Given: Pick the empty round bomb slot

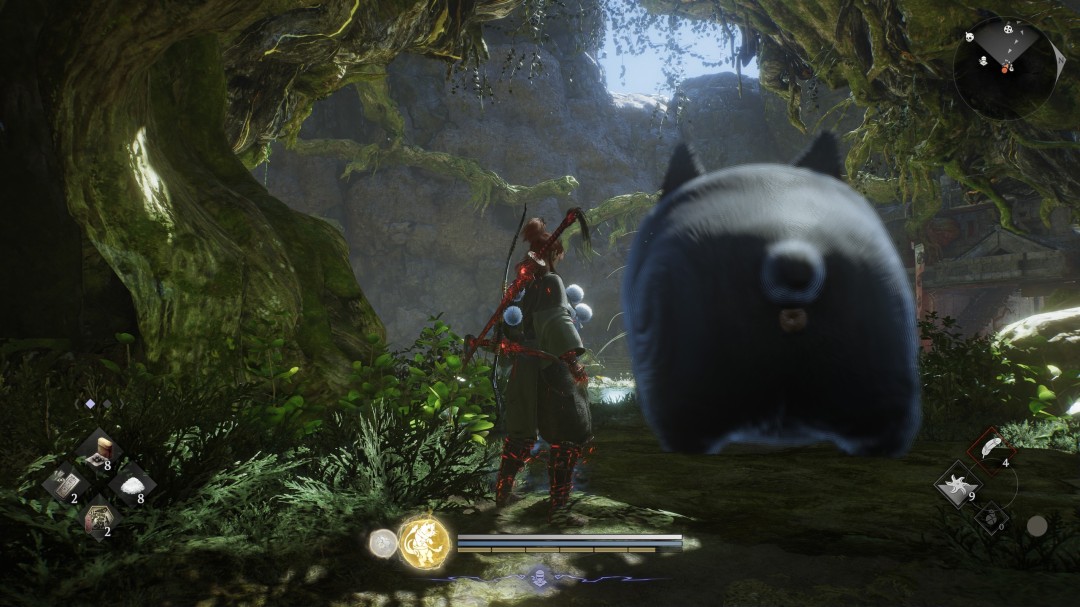Looking at the screenshot, I should click(x=992, y=517).
